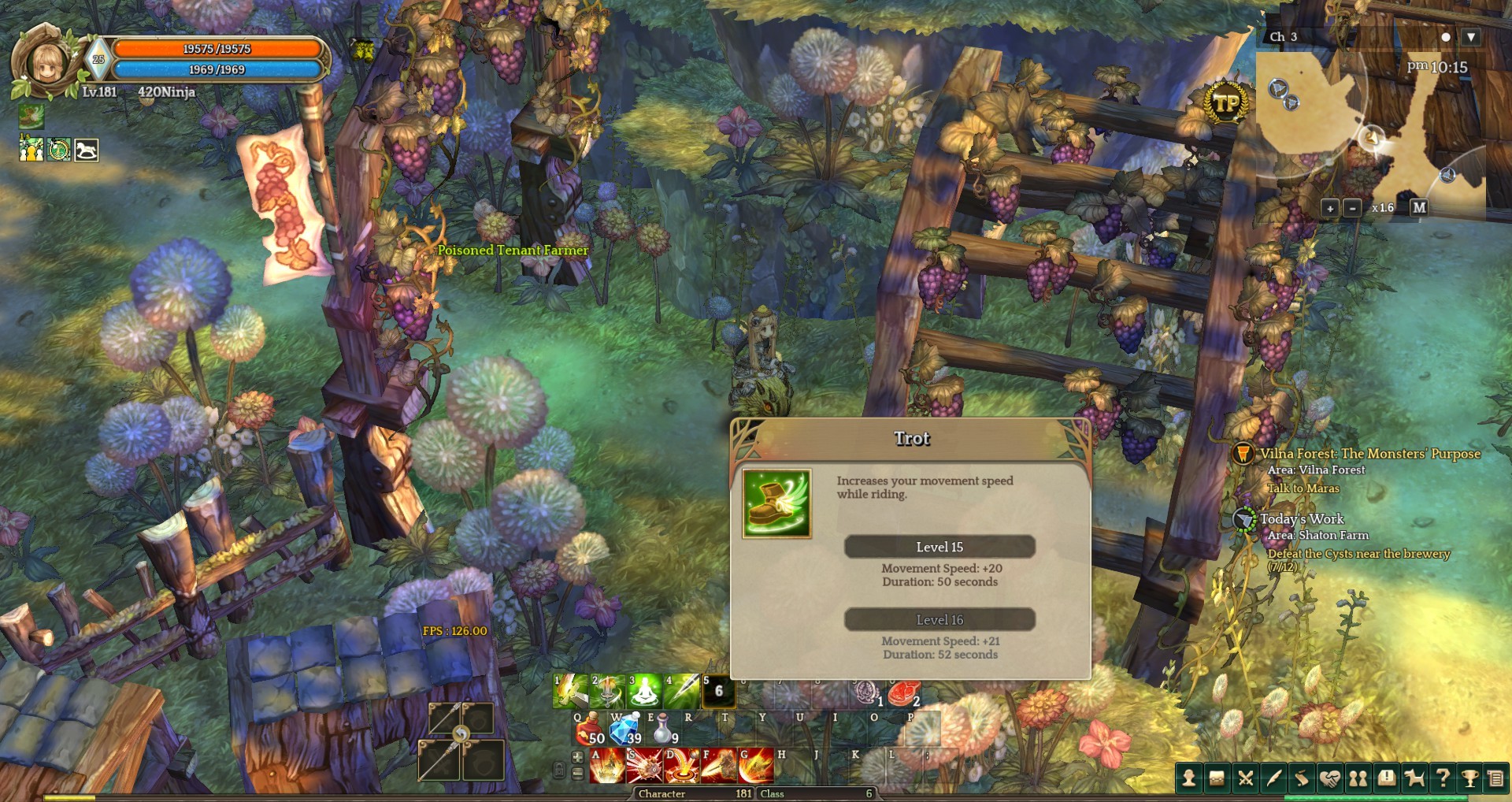
Task: Toggle the hotbar lock padlock
Action: click(559, 768)
